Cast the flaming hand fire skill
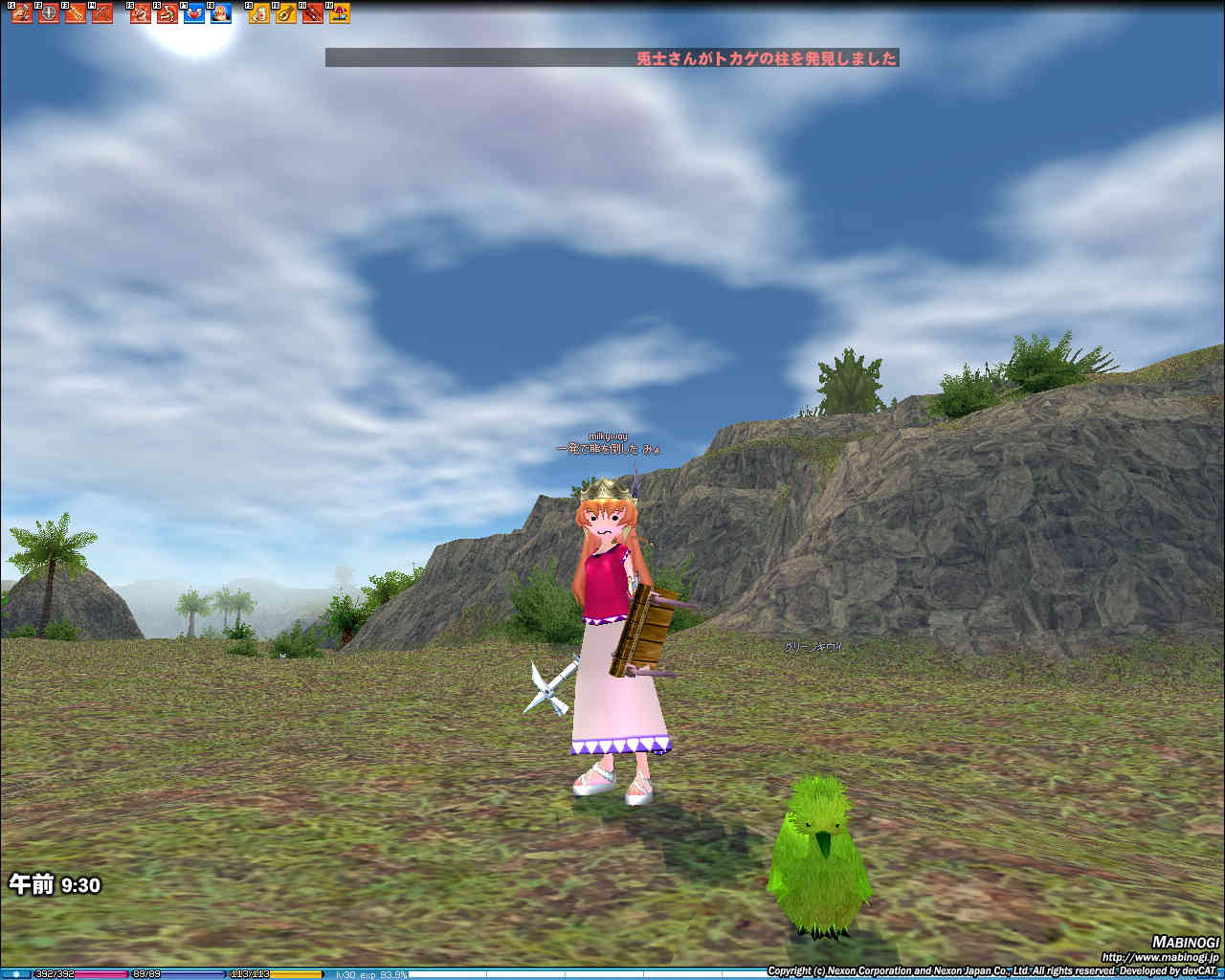 point(221,13)
